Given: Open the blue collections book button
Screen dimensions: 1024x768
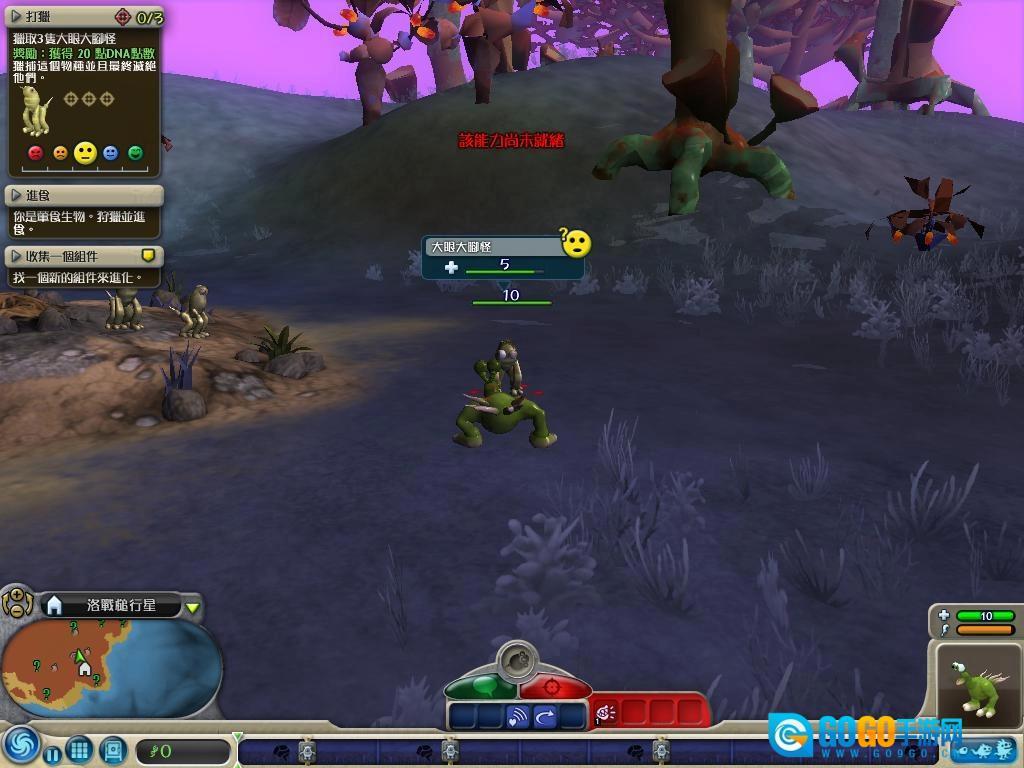Looking at the screenshot, I should tap(112, 749).
